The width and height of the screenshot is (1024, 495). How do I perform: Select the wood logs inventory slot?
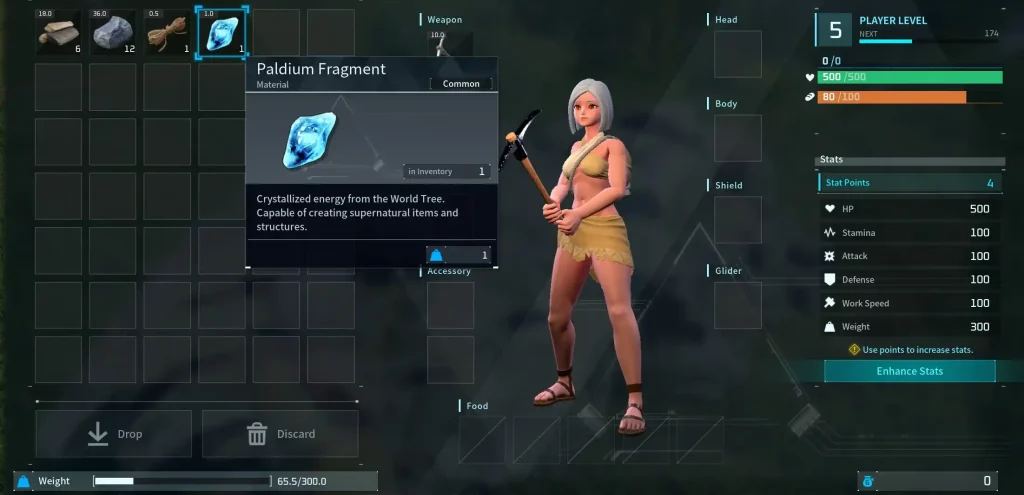pos(58,34)
